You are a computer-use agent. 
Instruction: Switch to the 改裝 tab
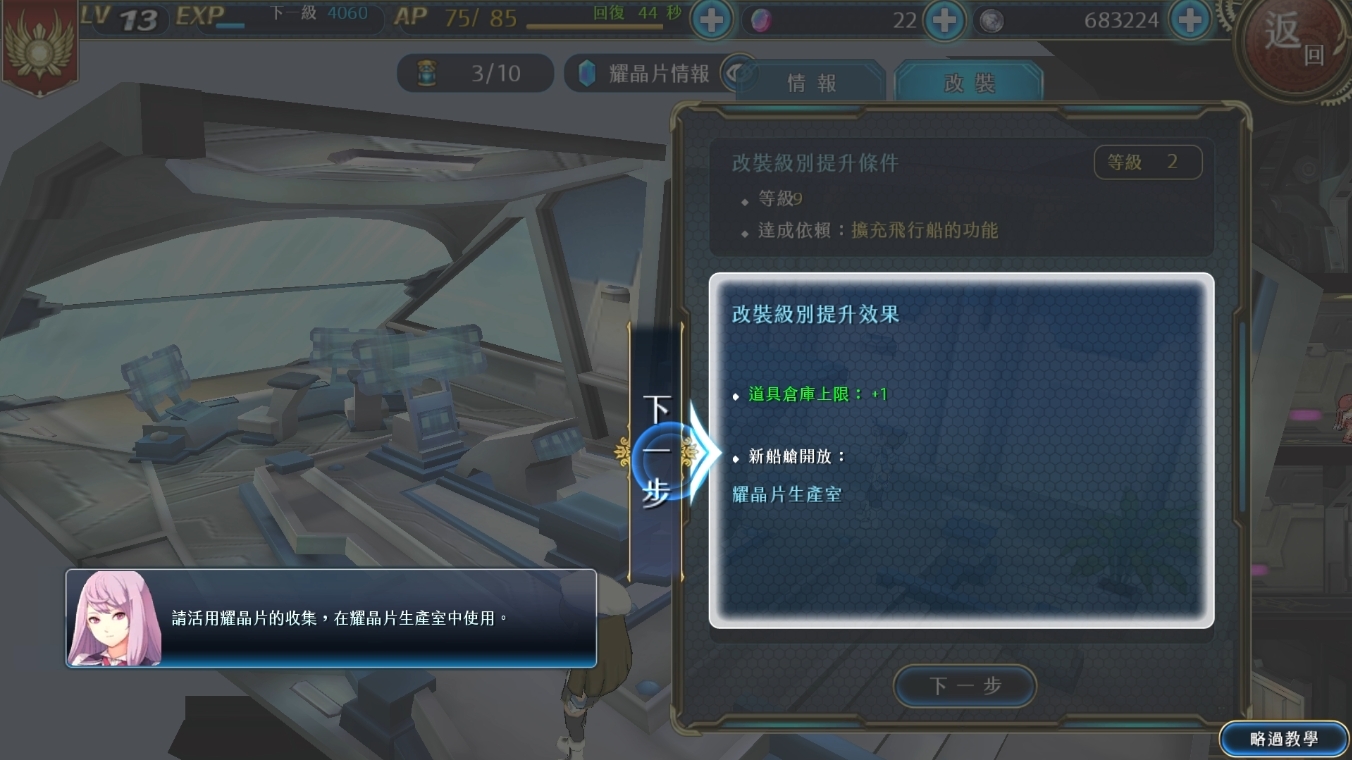click(x=968, y=83)
